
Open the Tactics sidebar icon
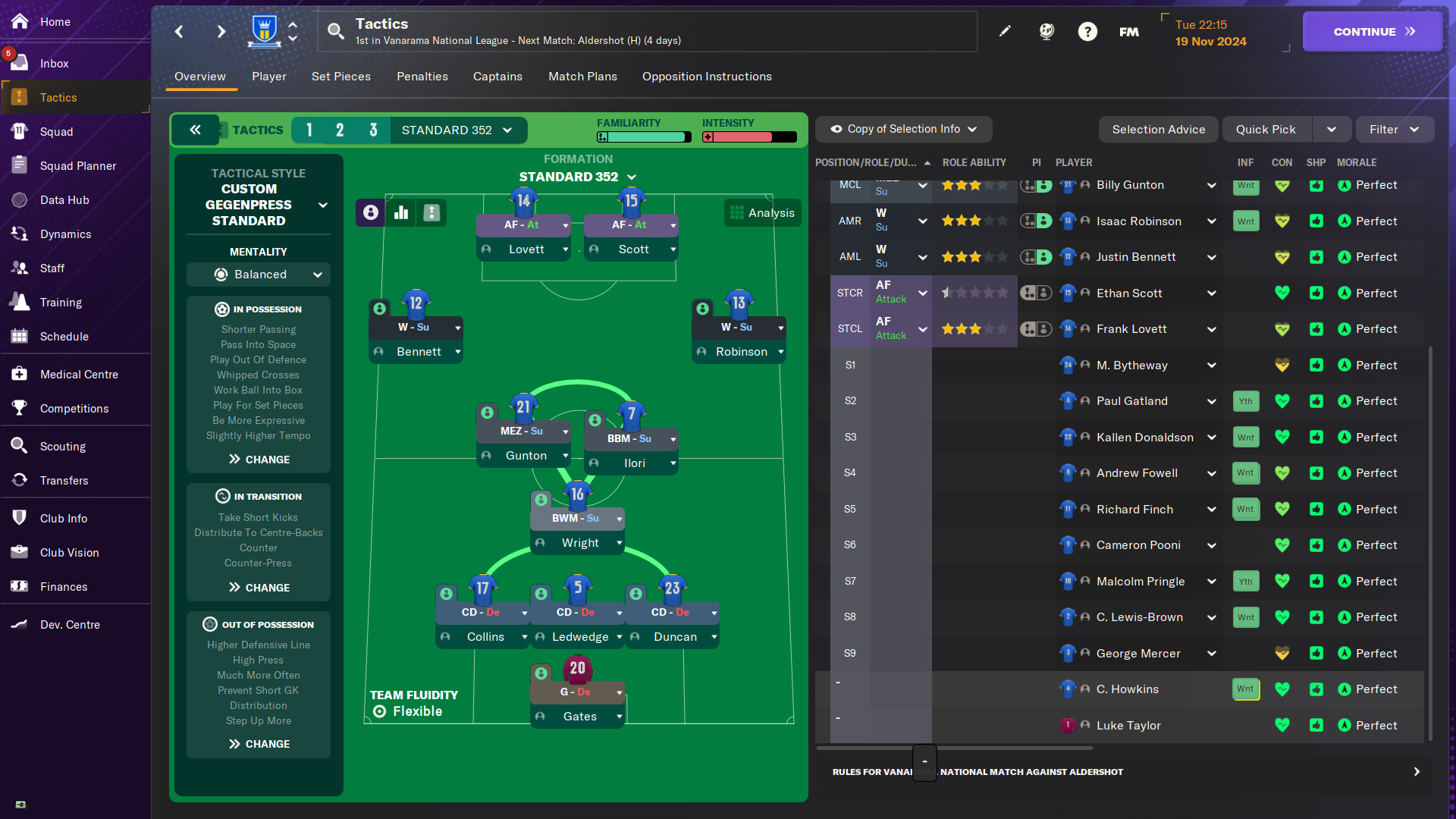[x=18, y=97]
